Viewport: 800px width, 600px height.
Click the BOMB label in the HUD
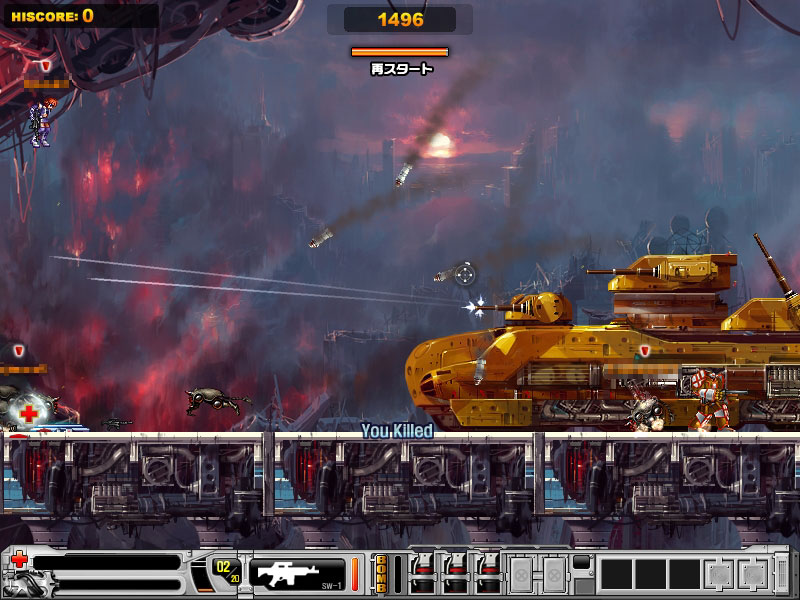point(380,574)
